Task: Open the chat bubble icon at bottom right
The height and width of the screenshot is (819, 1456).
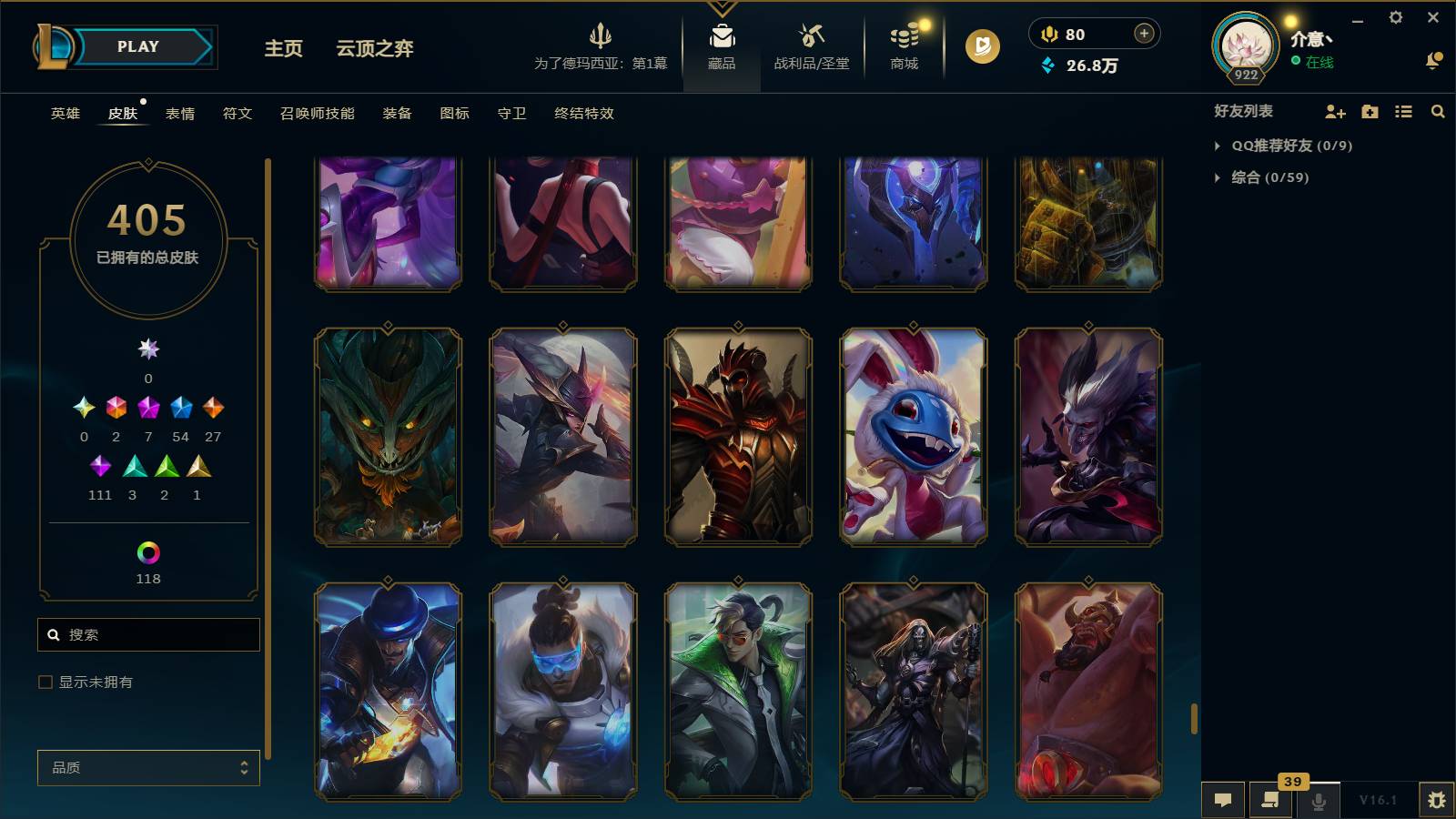Action: (1223, 800)
